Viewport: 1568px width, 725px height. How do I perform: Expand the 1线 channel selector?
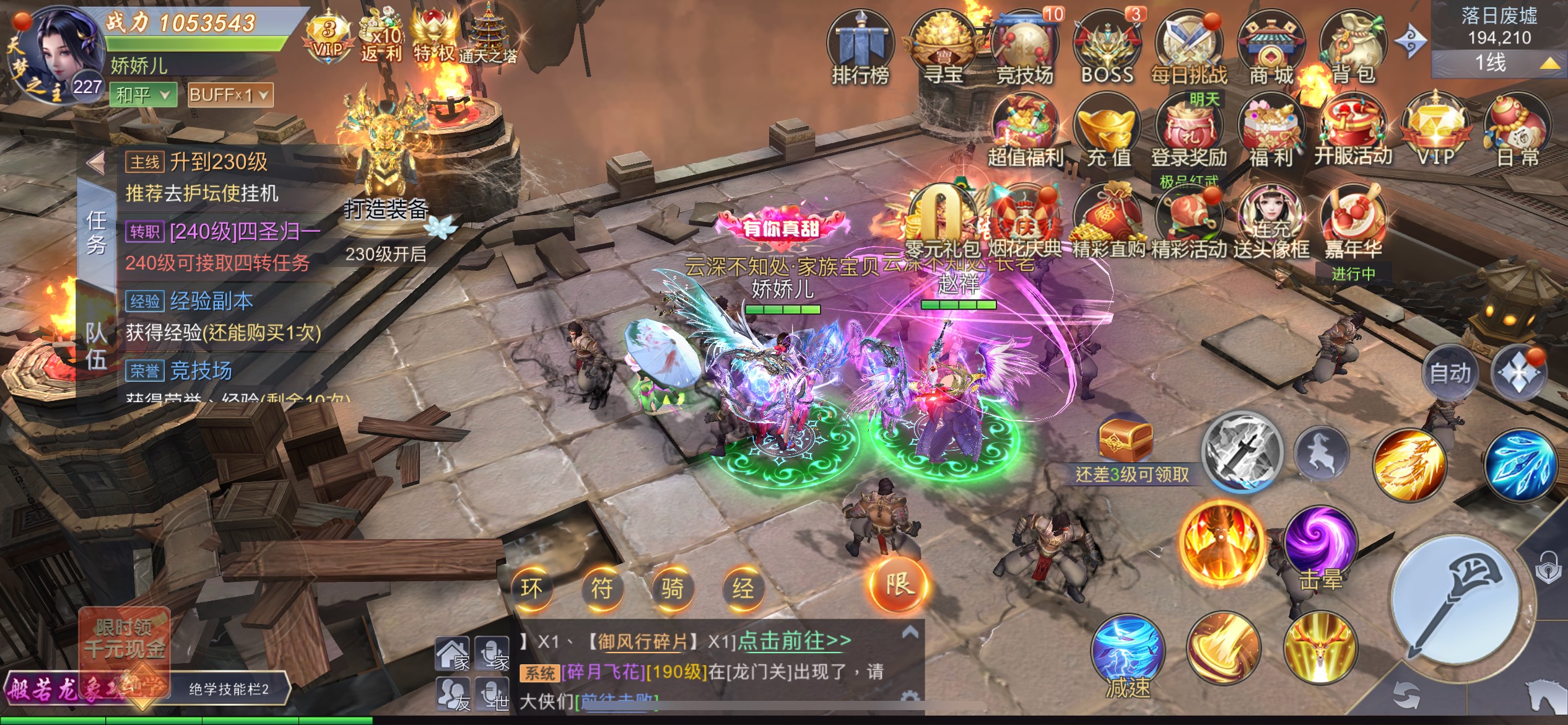click(x=1499, y=63)
